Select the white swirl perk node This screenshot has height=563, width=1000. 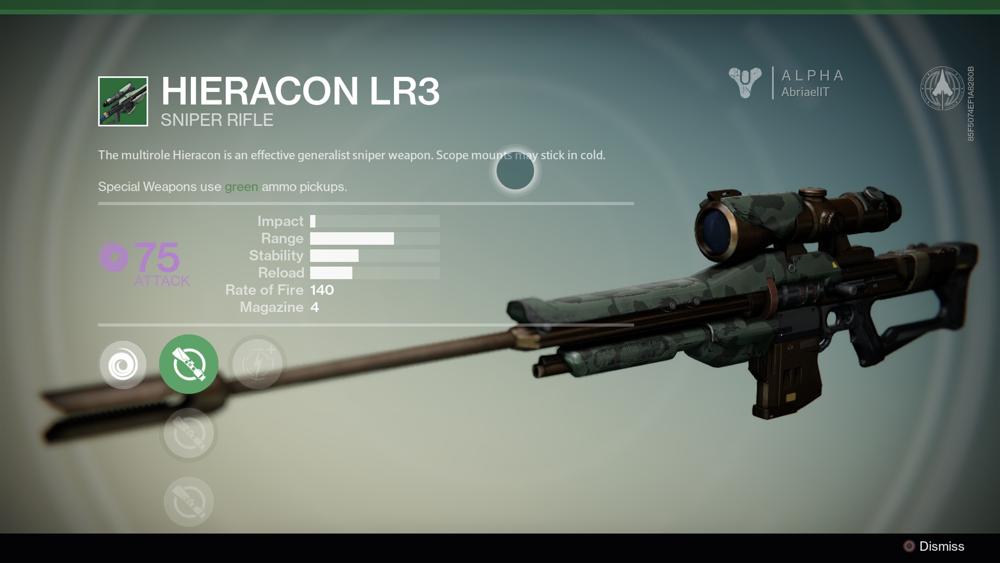coord(123,365)
